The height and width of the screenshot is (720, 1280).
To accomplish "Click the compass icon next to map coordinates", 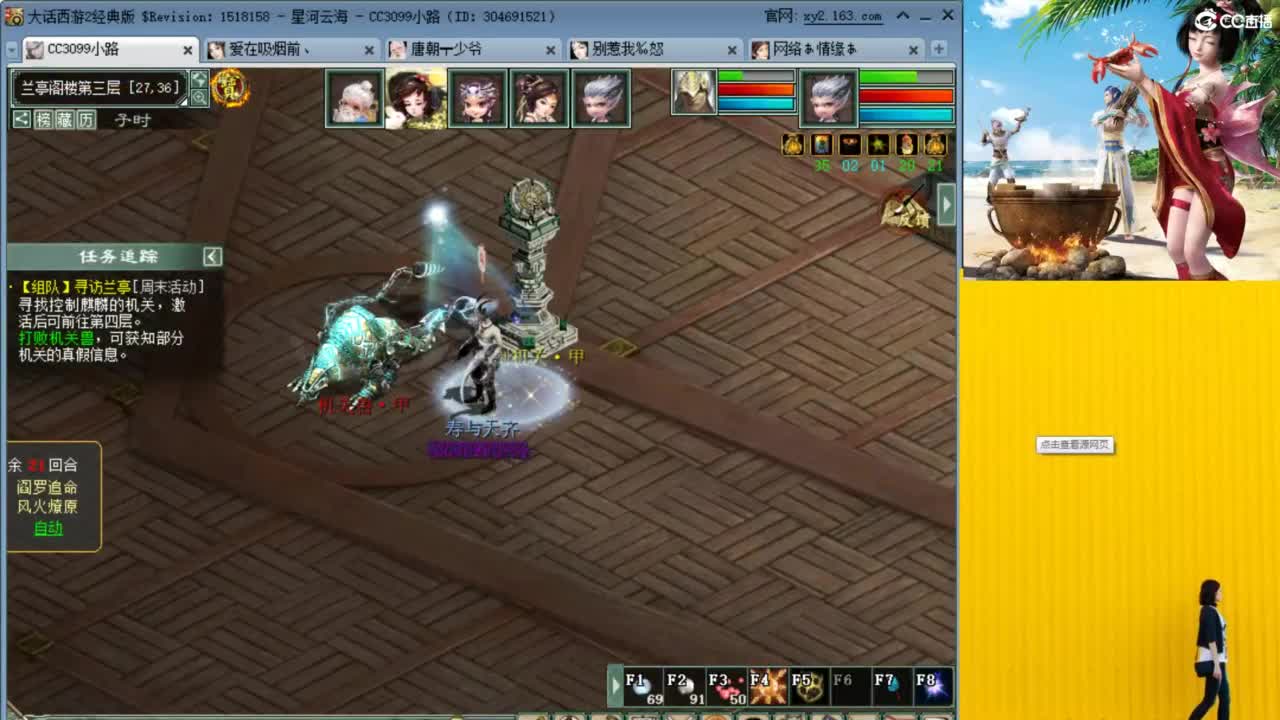I will [x=200, y=81].
